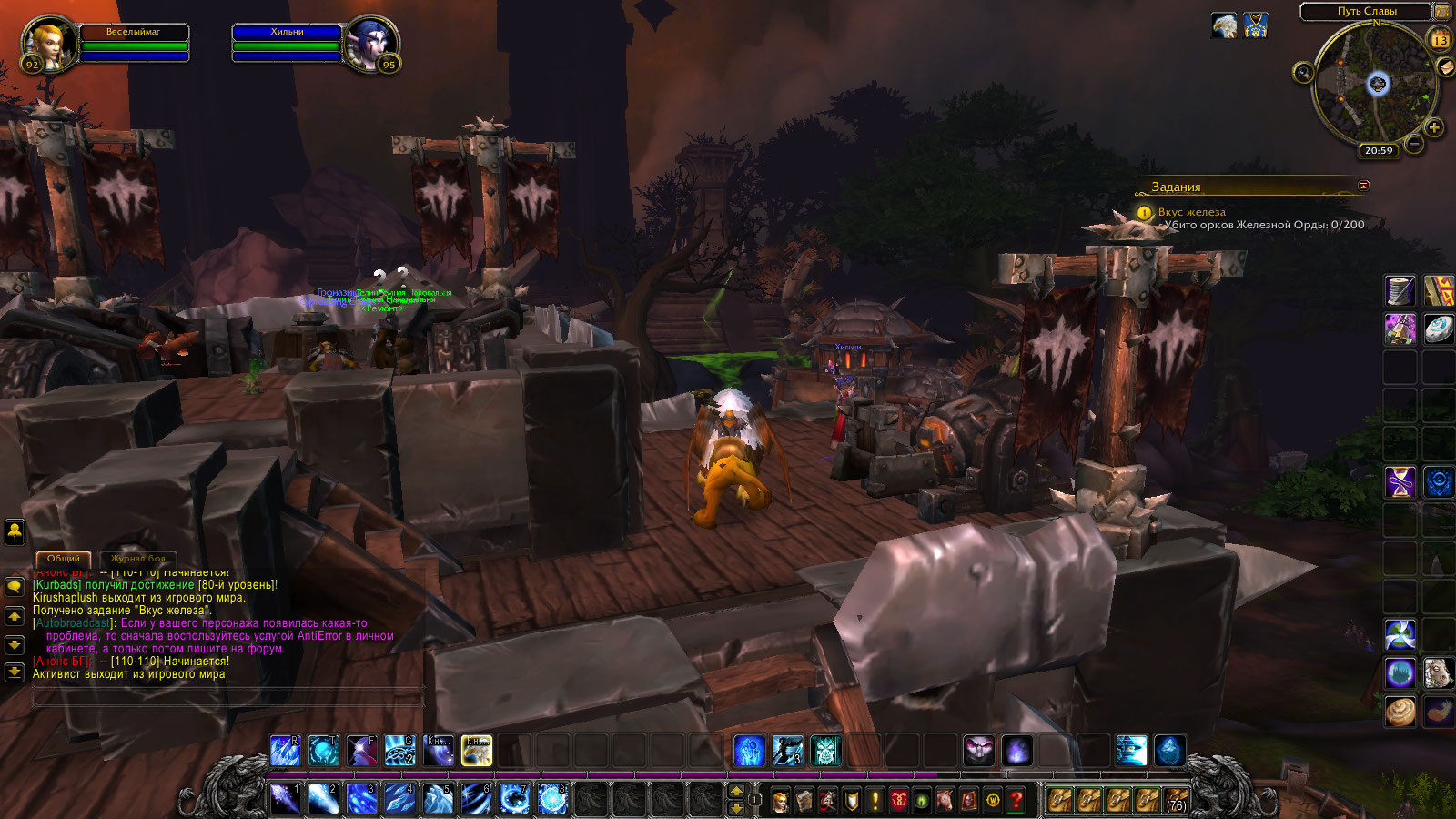Zoom in the minimap with the plus button
The width and height of the screenshot is (1456, 819).
[1434, 128]
